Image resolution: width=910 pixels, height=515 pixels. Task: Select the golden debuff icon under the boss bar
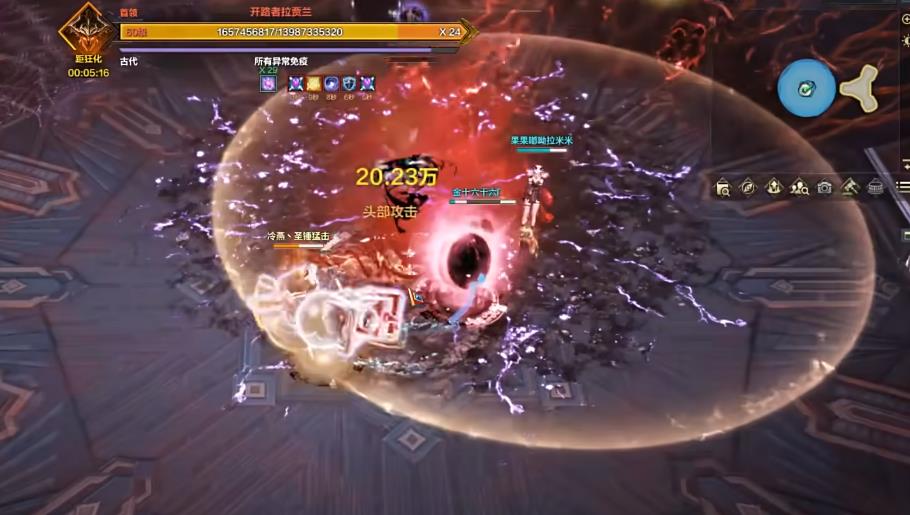(x=313, y=84)
